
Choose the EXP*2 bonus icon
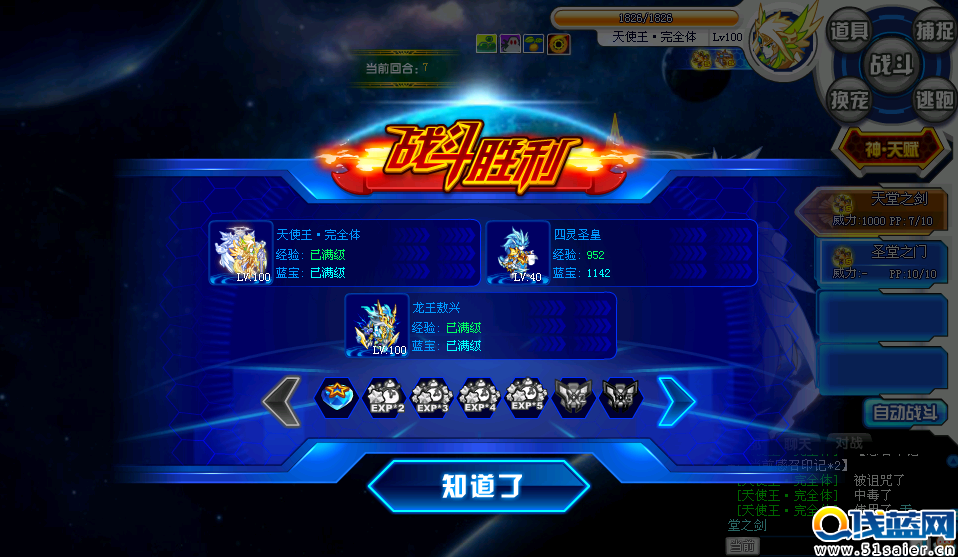pos(384,399)
